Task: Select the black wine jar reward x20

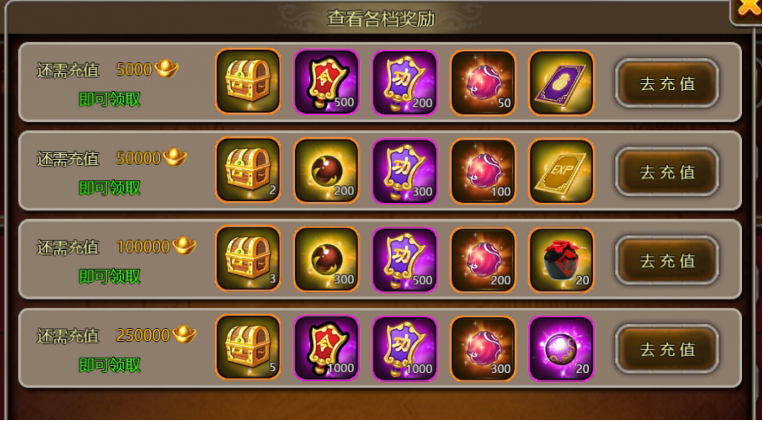Action: pyautogui.click(x=561, y=260)
